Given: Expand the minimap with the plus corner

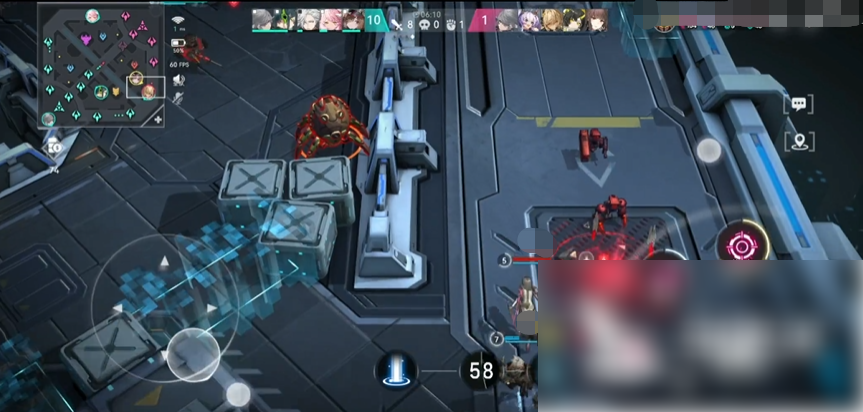Looking at the screenshot, I should click(x=157, y=118).
